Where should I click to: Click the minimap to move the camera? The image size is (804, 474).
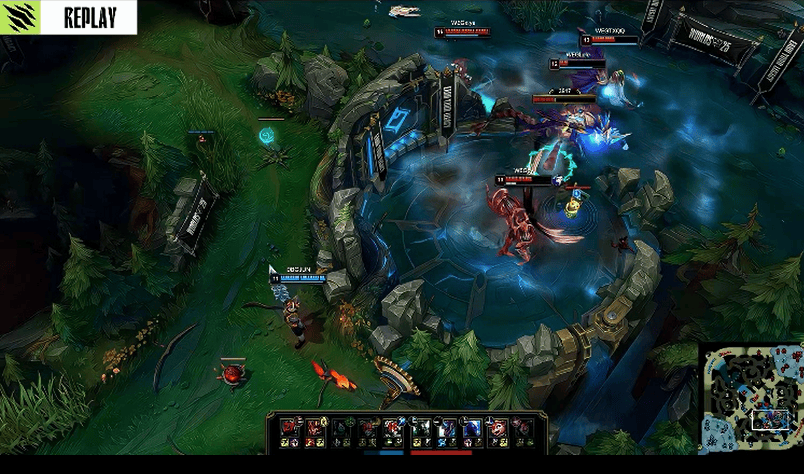[751, 397]
